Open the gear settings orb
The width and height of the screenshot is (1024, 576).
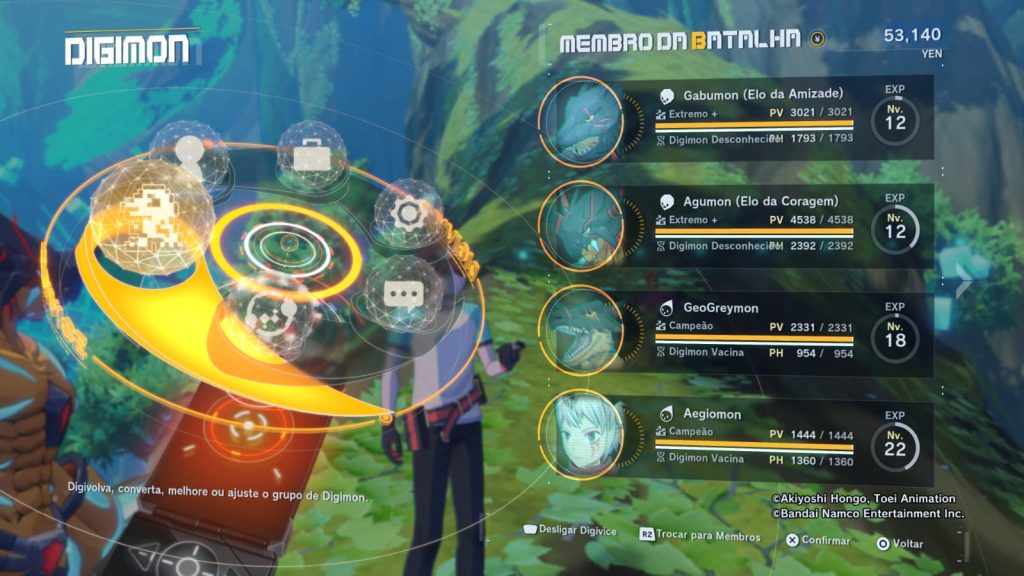pyautogui.click(x=408, y=213)
